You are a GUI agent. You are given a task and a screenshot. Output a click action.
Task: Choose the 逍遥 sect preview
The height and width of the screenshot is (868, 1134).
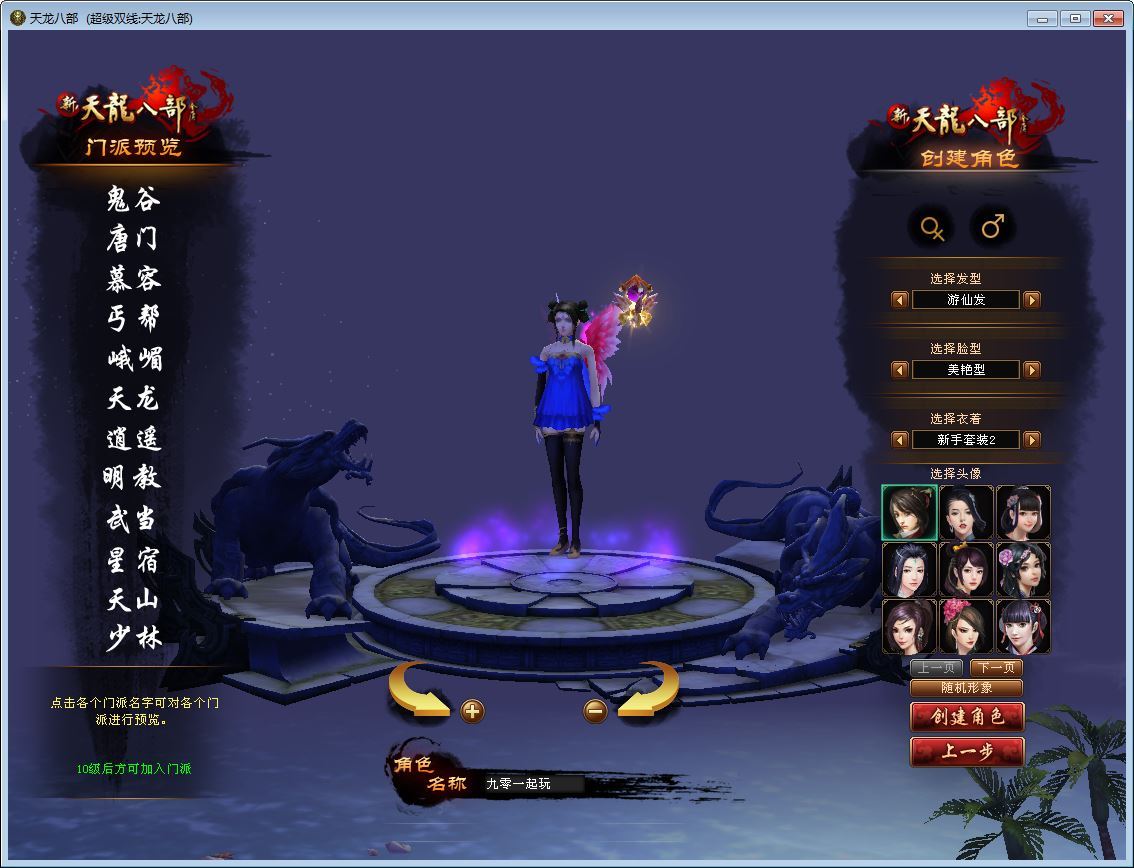[x=133, y=439]
